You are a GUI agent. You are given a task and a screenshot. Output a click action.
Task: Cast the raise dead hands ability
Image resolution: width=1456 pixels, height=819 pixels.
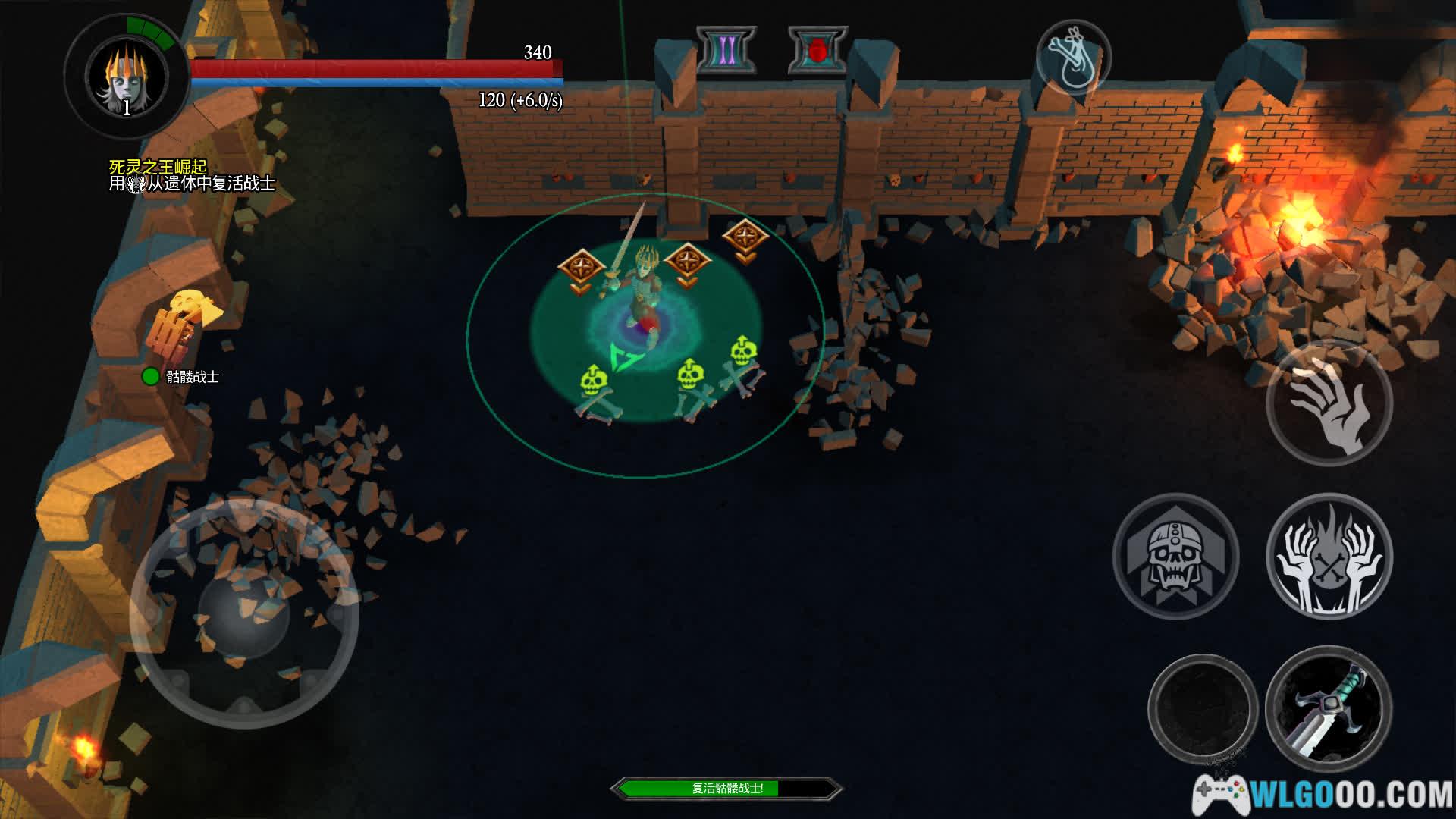coord(1329,556)
